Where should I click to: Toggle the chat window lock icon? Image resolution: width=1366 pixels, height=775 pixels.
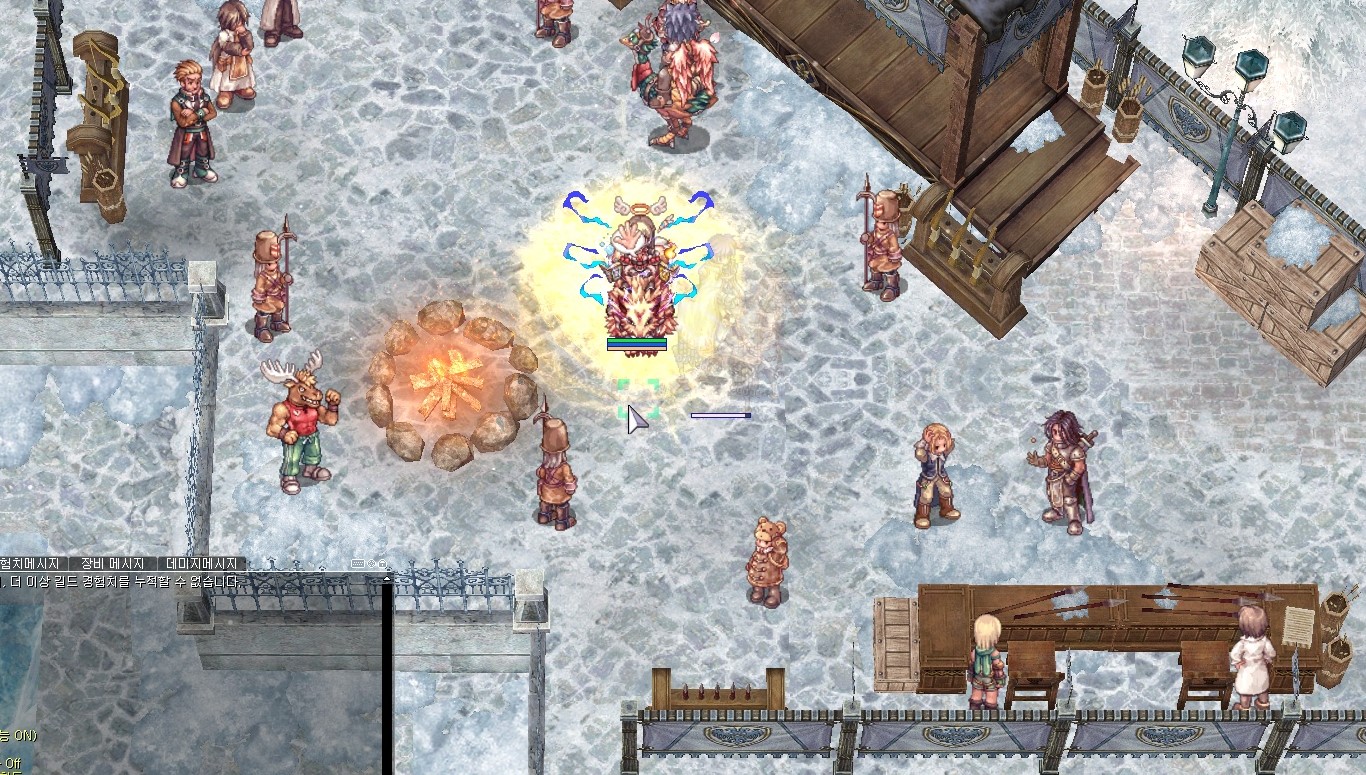click(382, 564)
